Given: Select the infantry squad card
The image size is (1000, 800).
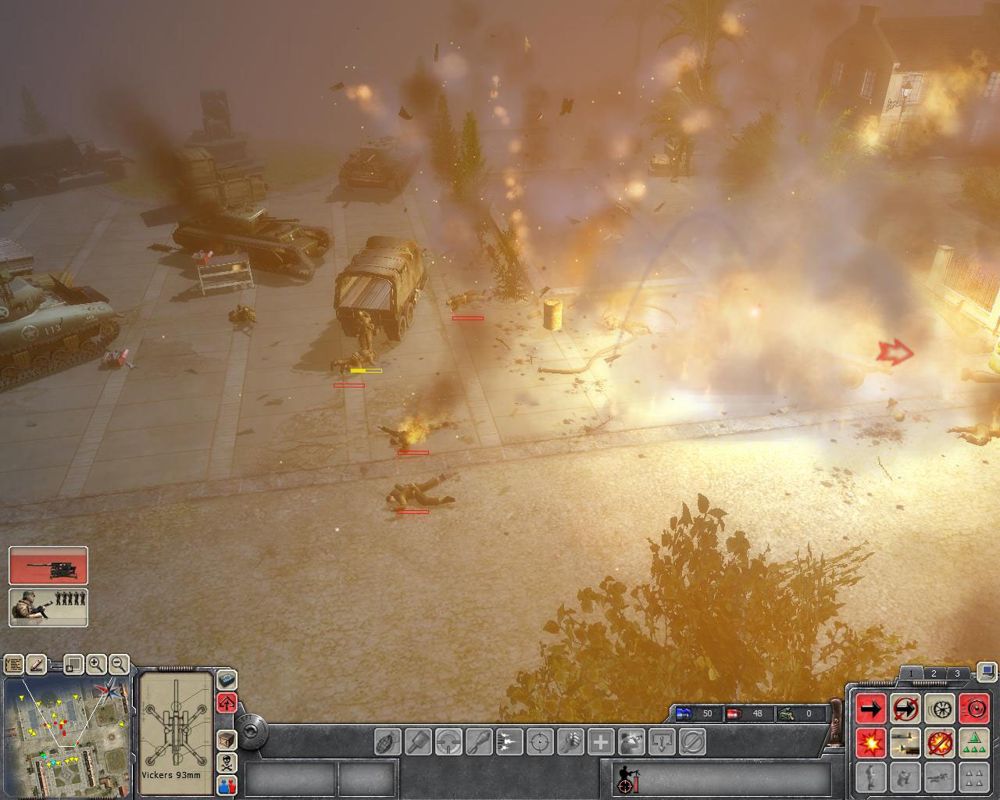Looking at the screenshot, I should coord(48,607).
